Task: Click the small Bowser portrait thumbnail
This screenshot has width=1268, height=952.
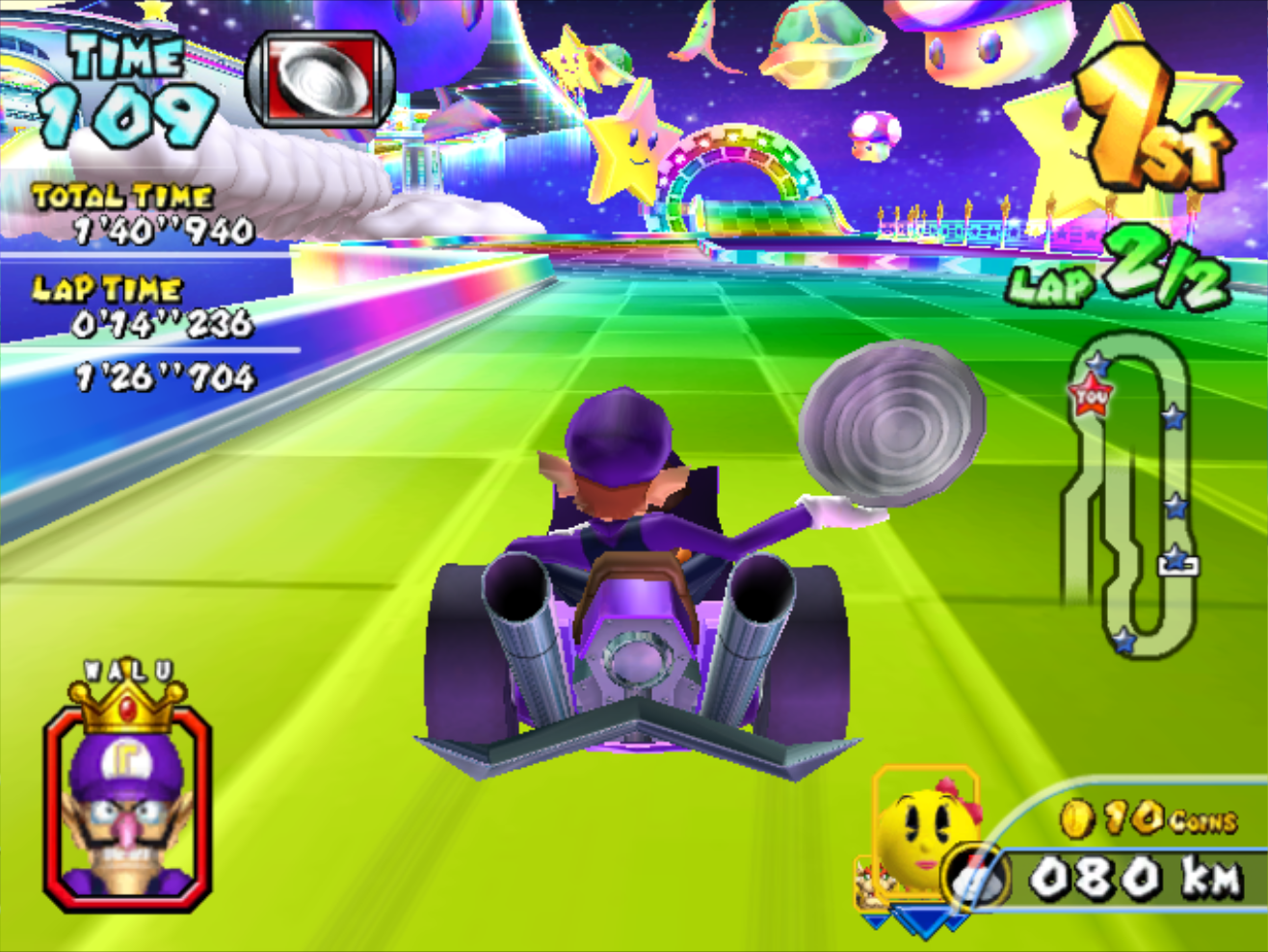Action: pyautogui.click(x=872, y=882)
